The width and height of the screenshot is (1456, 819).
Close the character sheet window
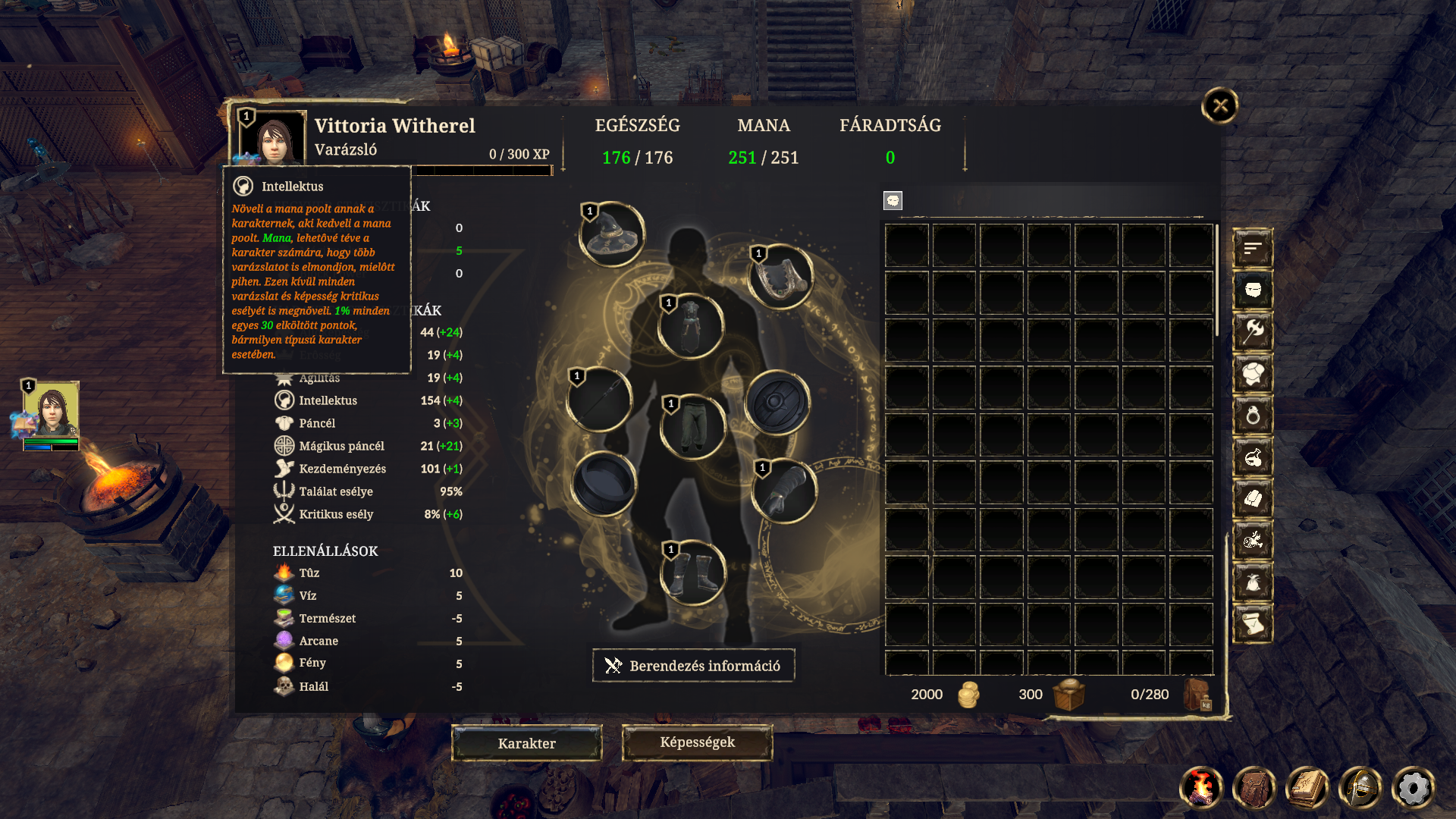click(x=1219, y=105)
